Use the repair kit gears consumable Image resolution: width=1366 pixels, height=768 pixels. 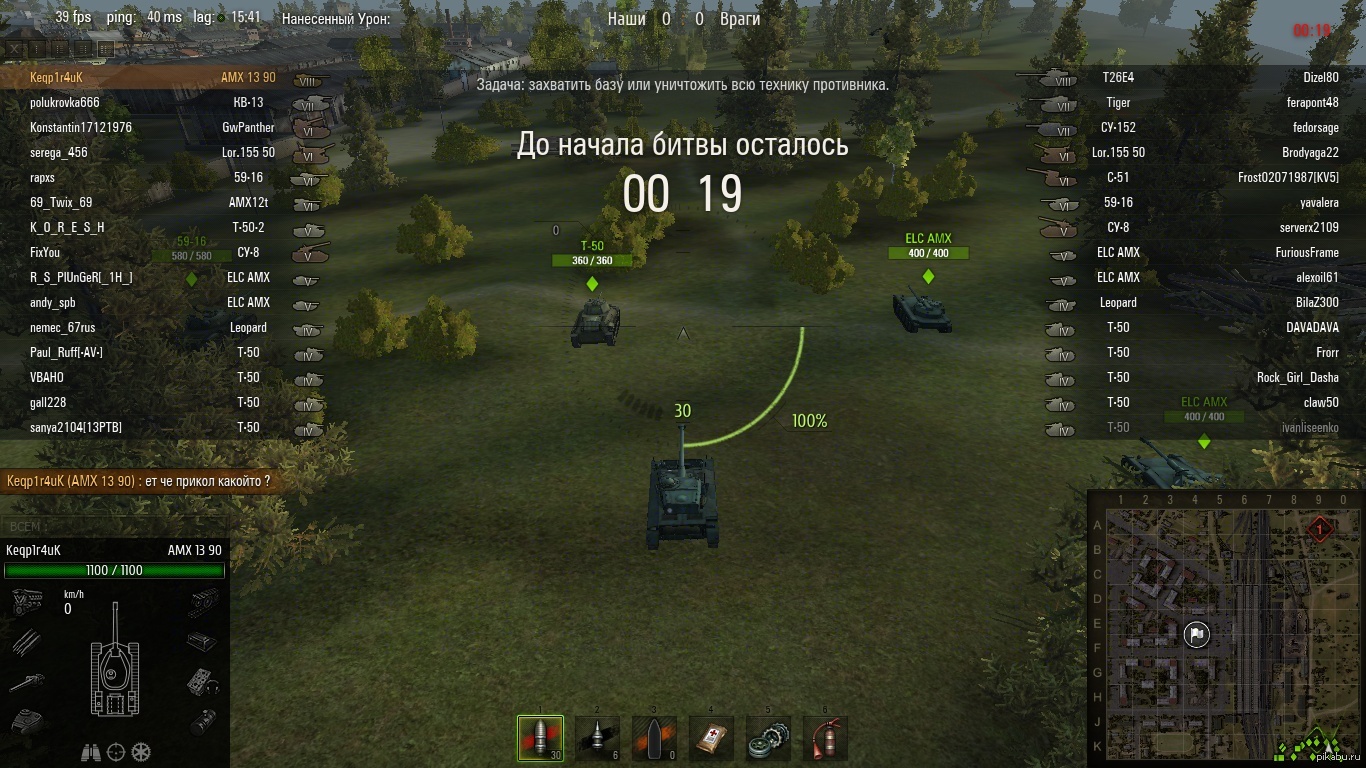coord(768,739)
